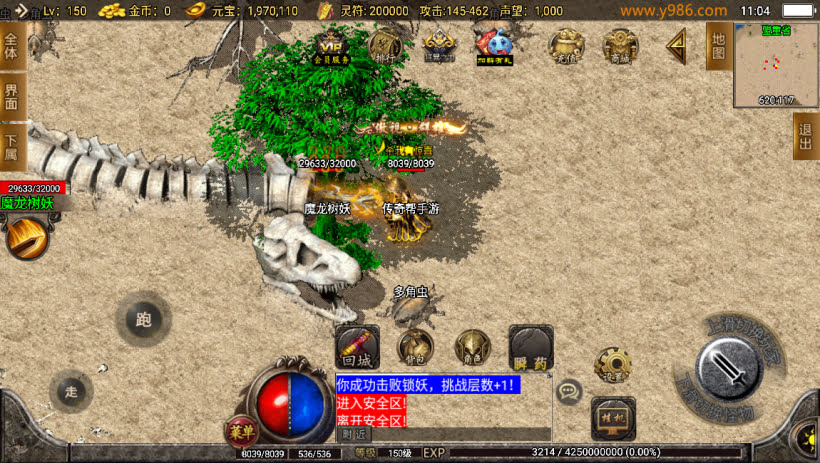Open the 商城 shop icon

pyautogui.click(x=620, y=46)
